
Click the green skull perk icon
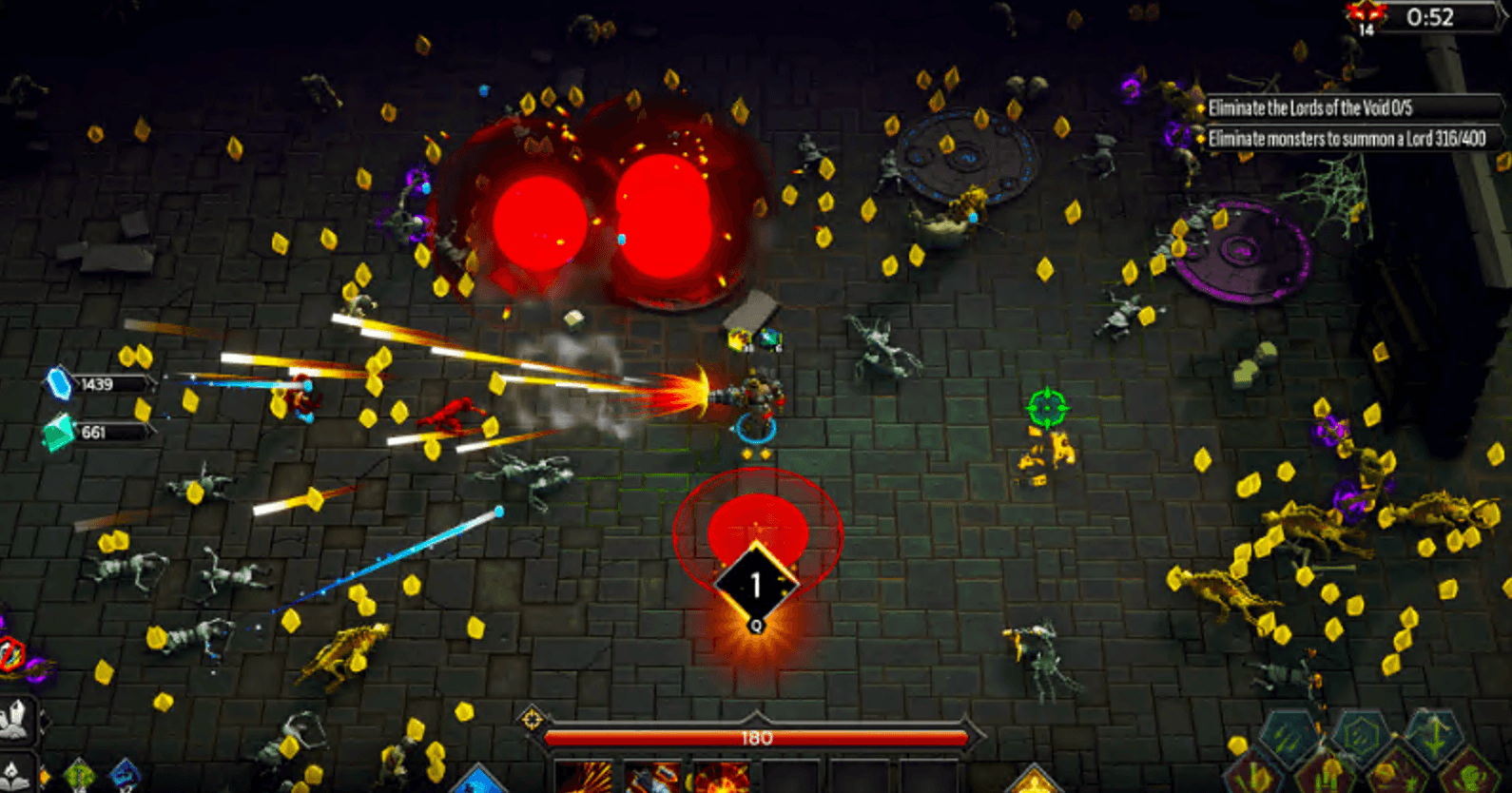pyautogui.click(x=1470, y=774)
